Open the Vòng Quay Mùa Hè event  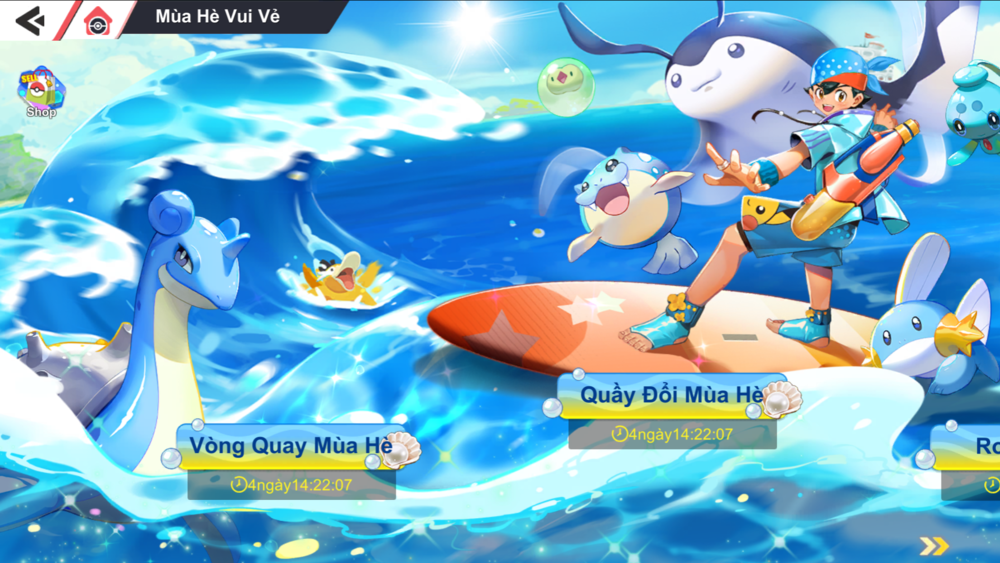coord(292,445)
